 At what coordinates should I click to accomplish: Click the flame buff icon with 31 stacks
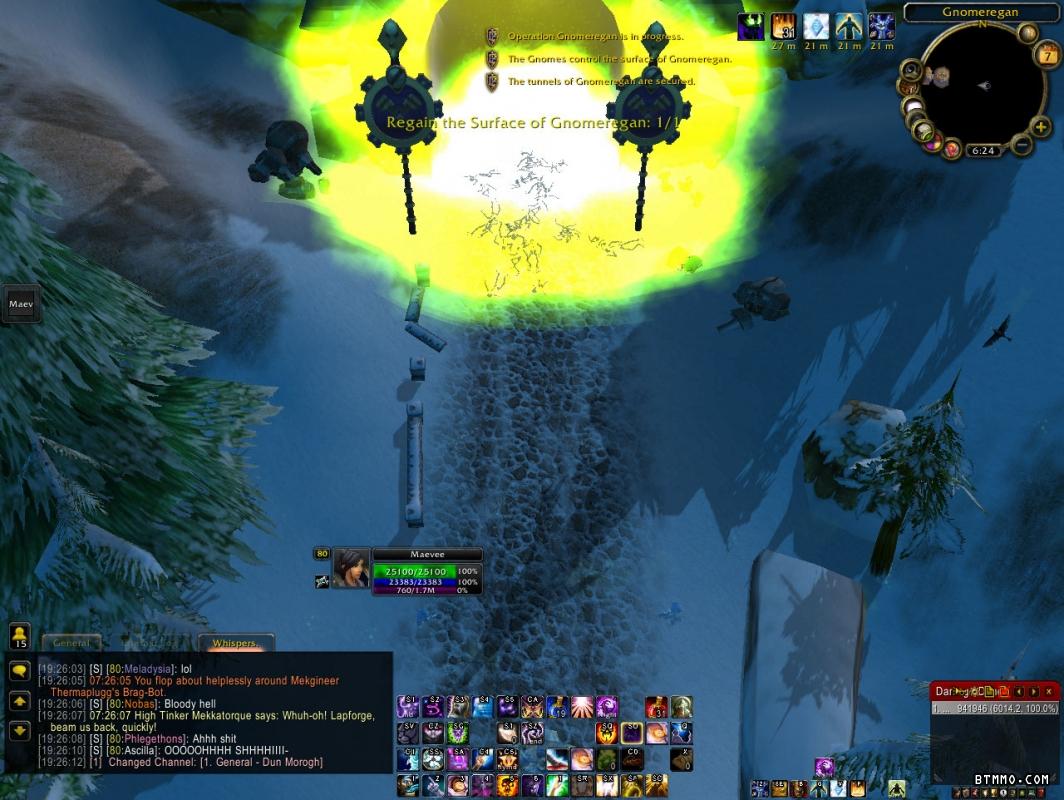(784, 27)
